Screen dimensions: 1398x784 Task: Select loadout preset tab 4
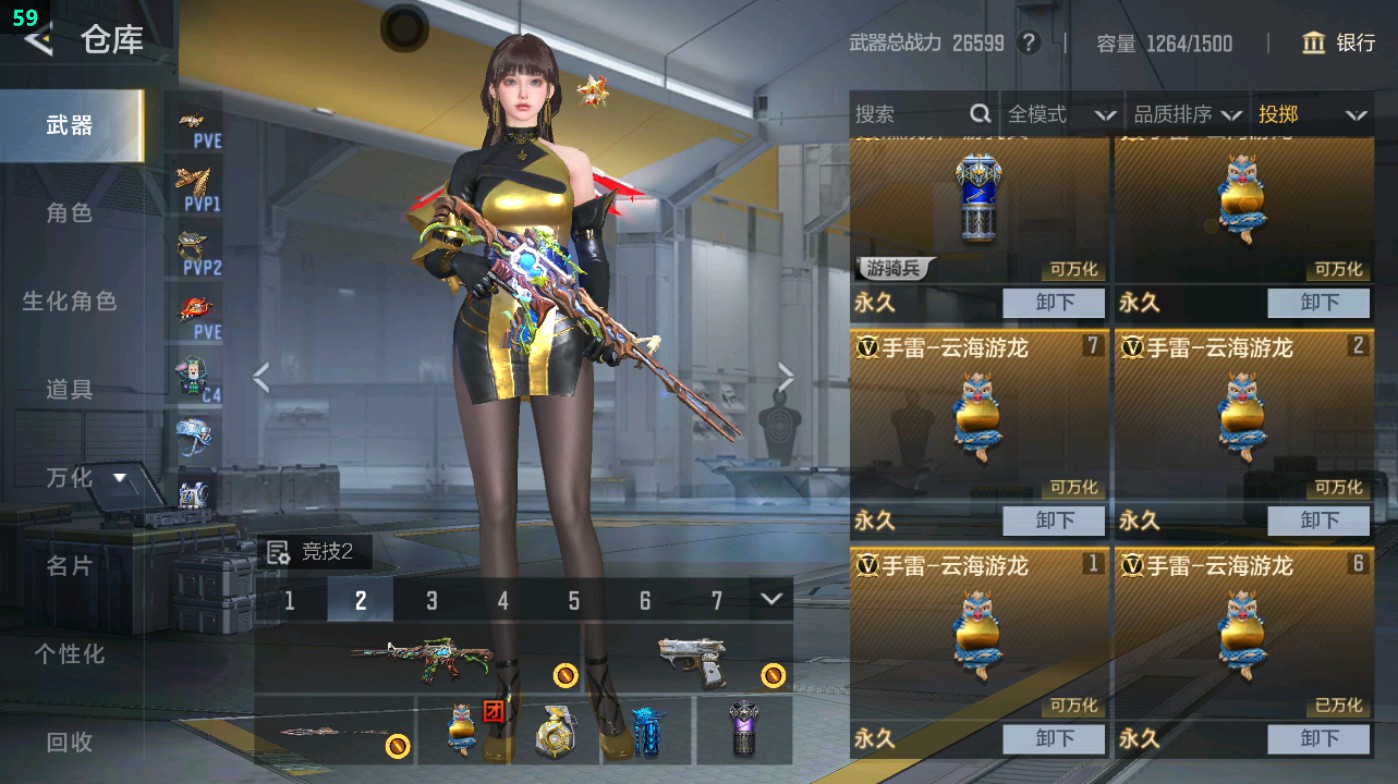(x=503, y=602)
